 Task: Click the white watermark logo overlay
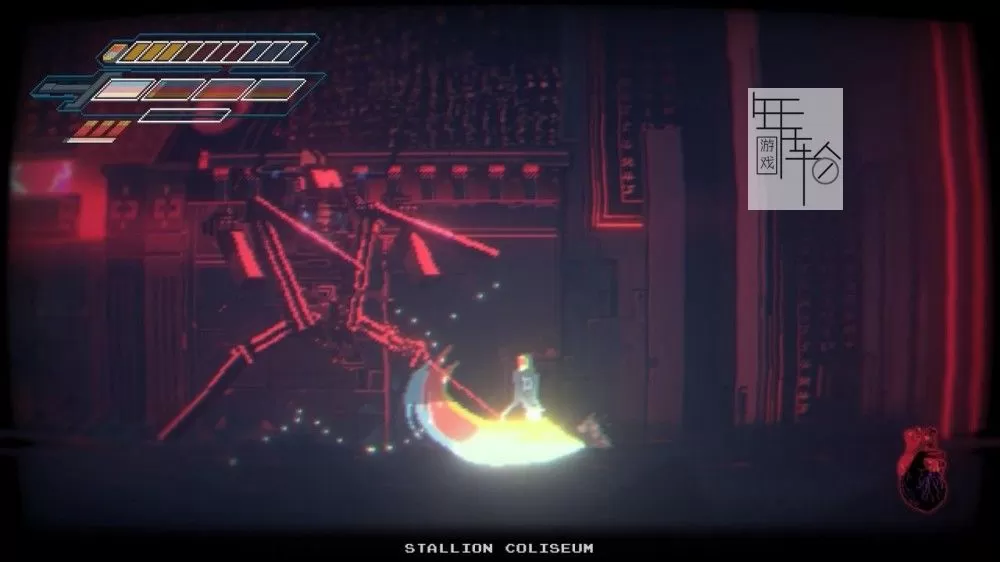point(795,149)
